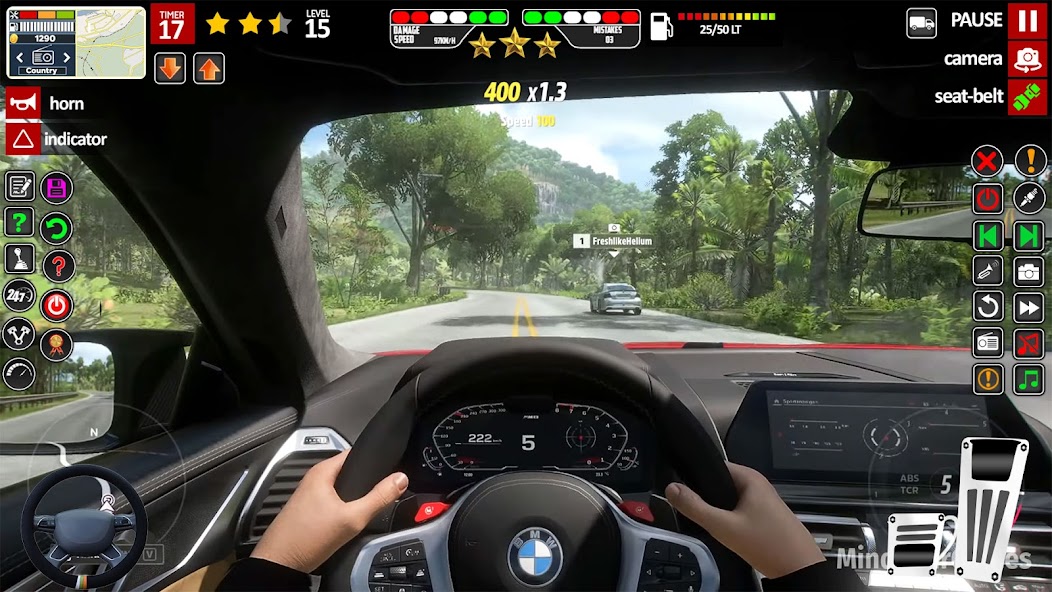This screenshot has width=1052, height=592.
Task: Click the purple floppy-disk save icon
Action: coord(56,188)
